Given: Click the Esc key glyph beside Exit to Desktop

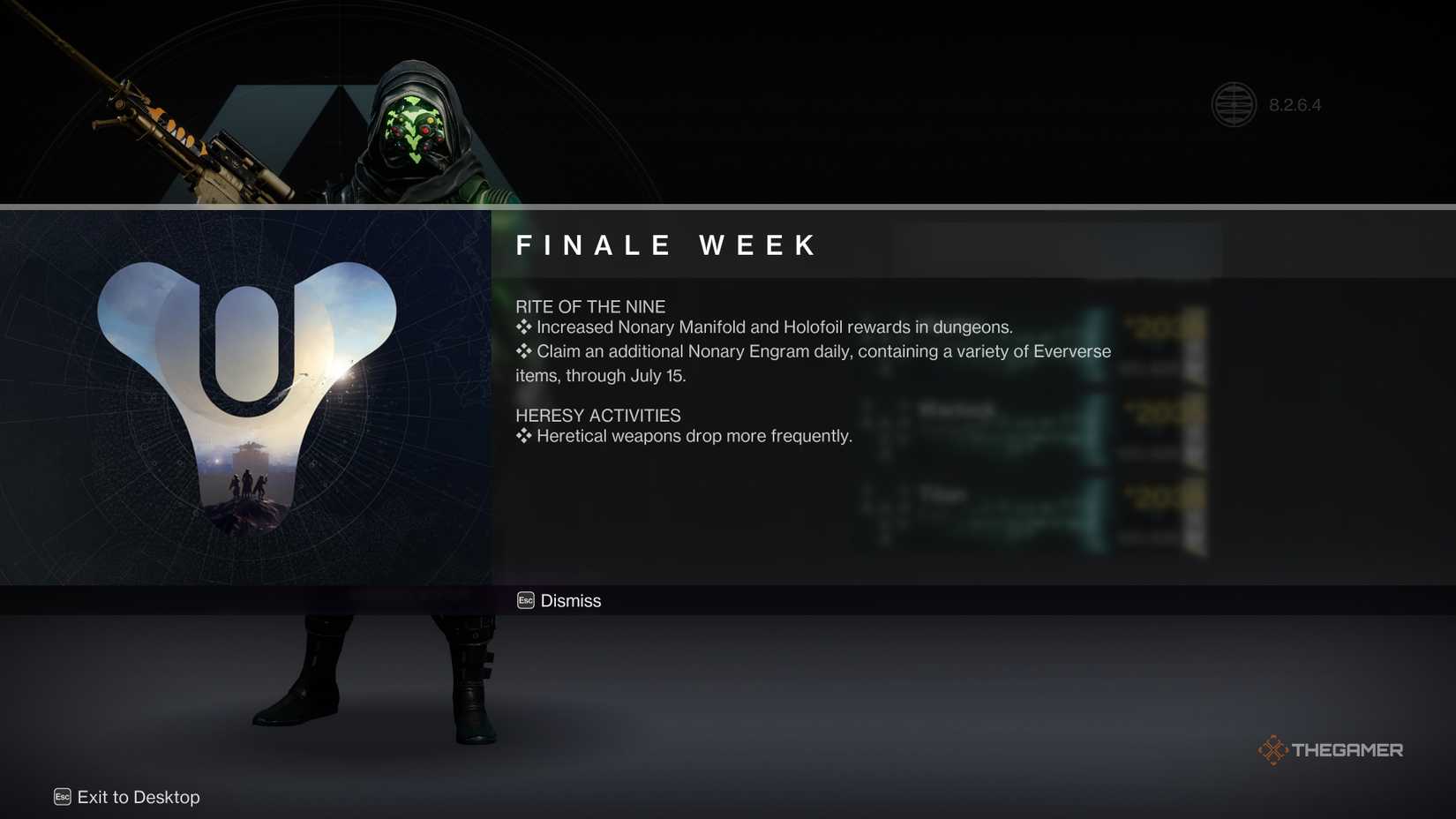Looking at the screenshot, I should tap(62, 796).
